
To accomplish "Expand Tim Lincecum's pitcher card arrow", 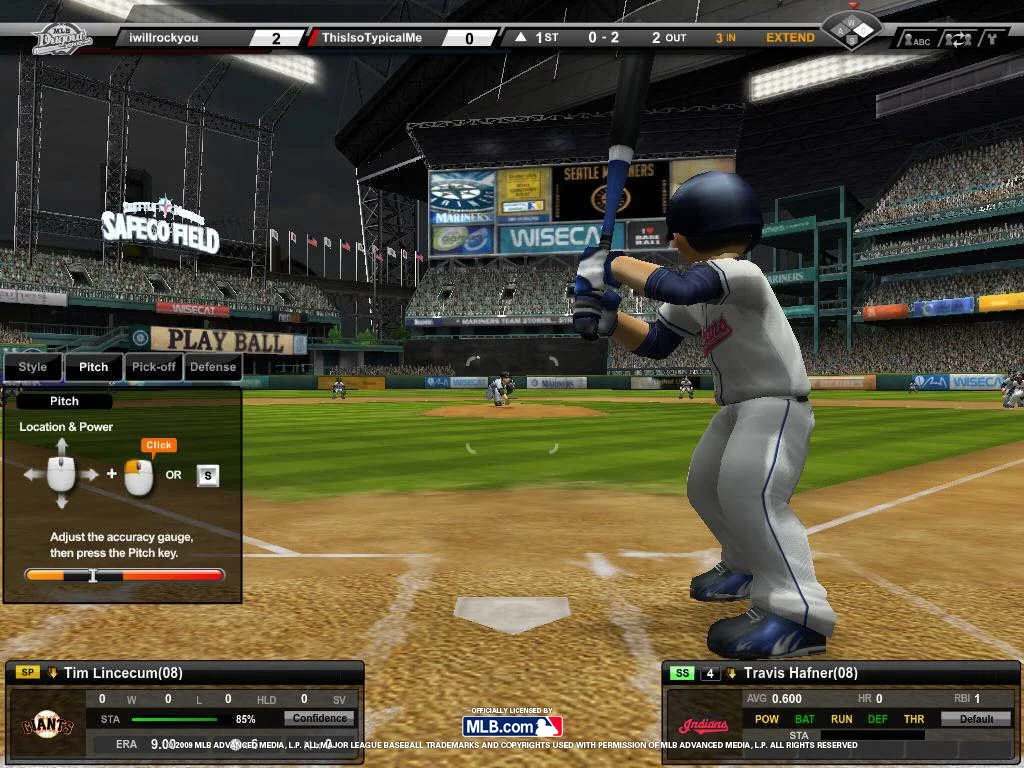I will pyautogui.click(x=52, y=673).
